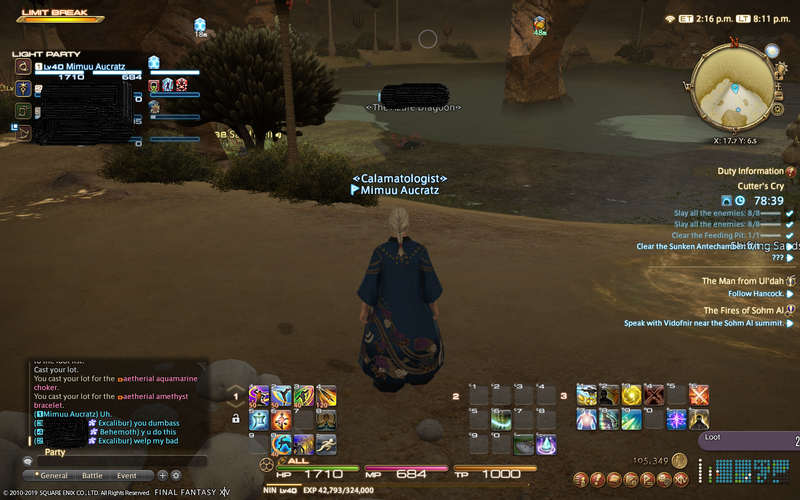This screenshot has height=500, width=800.
Task: Click the gil currency coin icon
Action: tap(679, 461)
